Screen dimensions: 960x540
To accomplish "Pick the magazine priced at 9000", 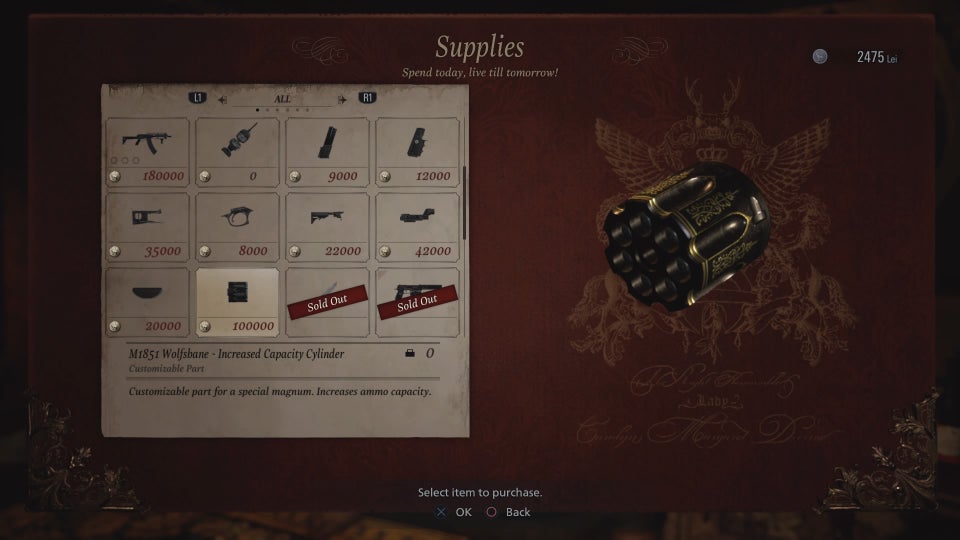I will click(327, 151).
